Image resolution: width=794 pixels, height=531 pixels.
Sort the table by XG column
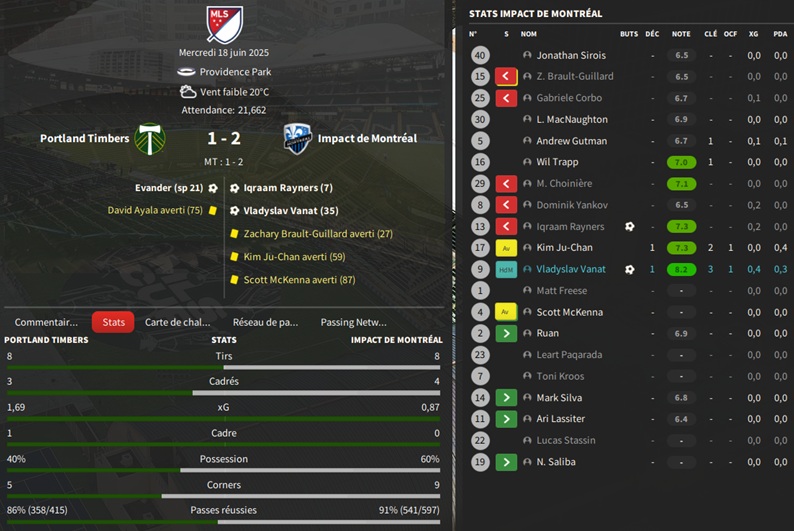click(753, 34)
